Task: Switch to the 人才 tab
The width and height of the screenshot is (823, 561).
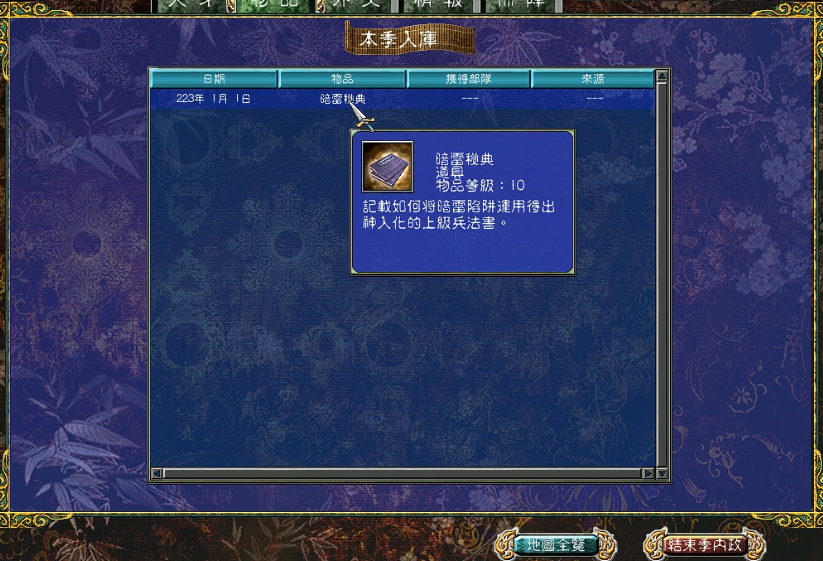Action: [x=188, y=5]
